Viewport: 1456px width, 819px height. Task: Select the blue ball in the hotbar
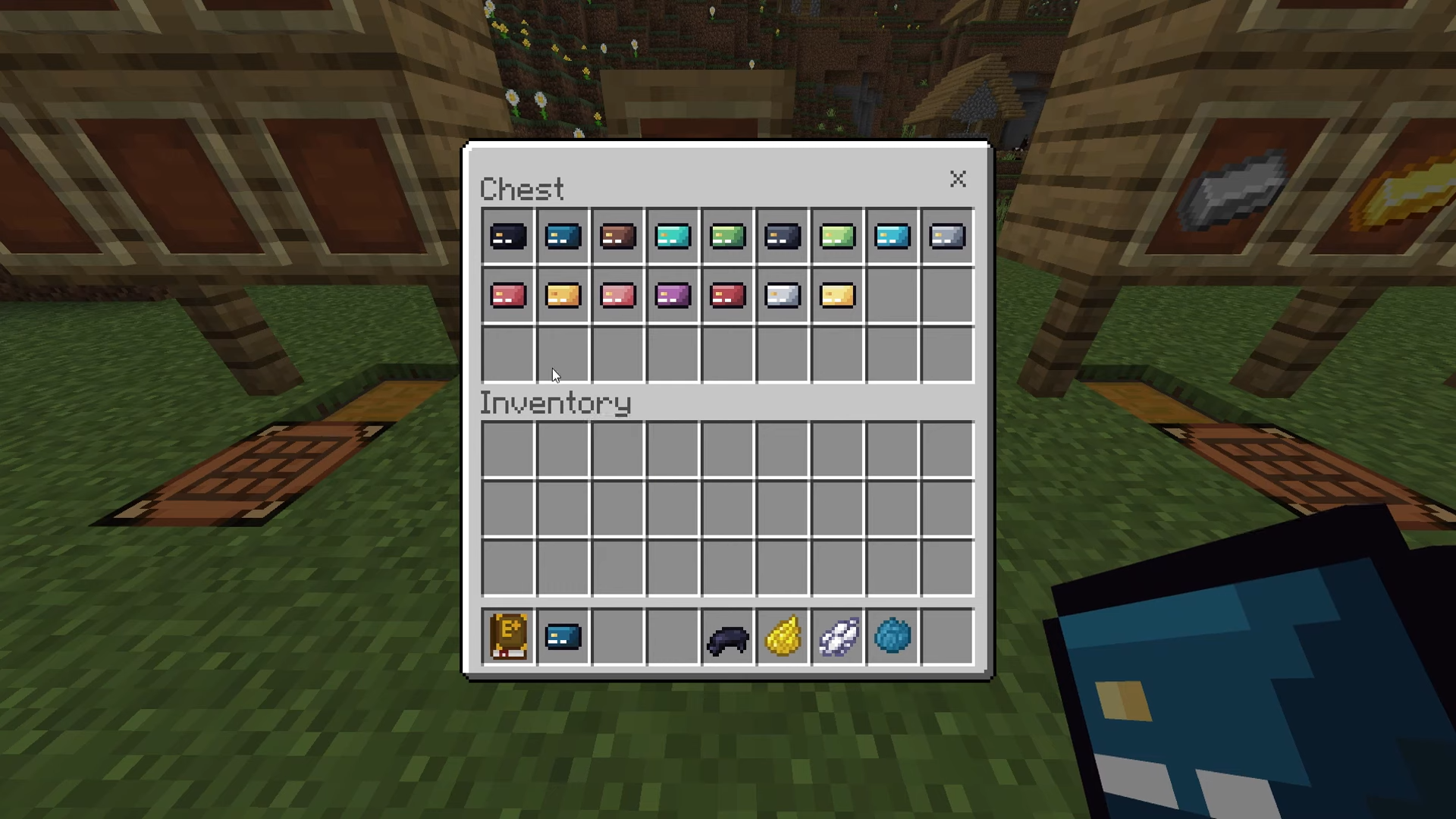click(x=892, y=636)
